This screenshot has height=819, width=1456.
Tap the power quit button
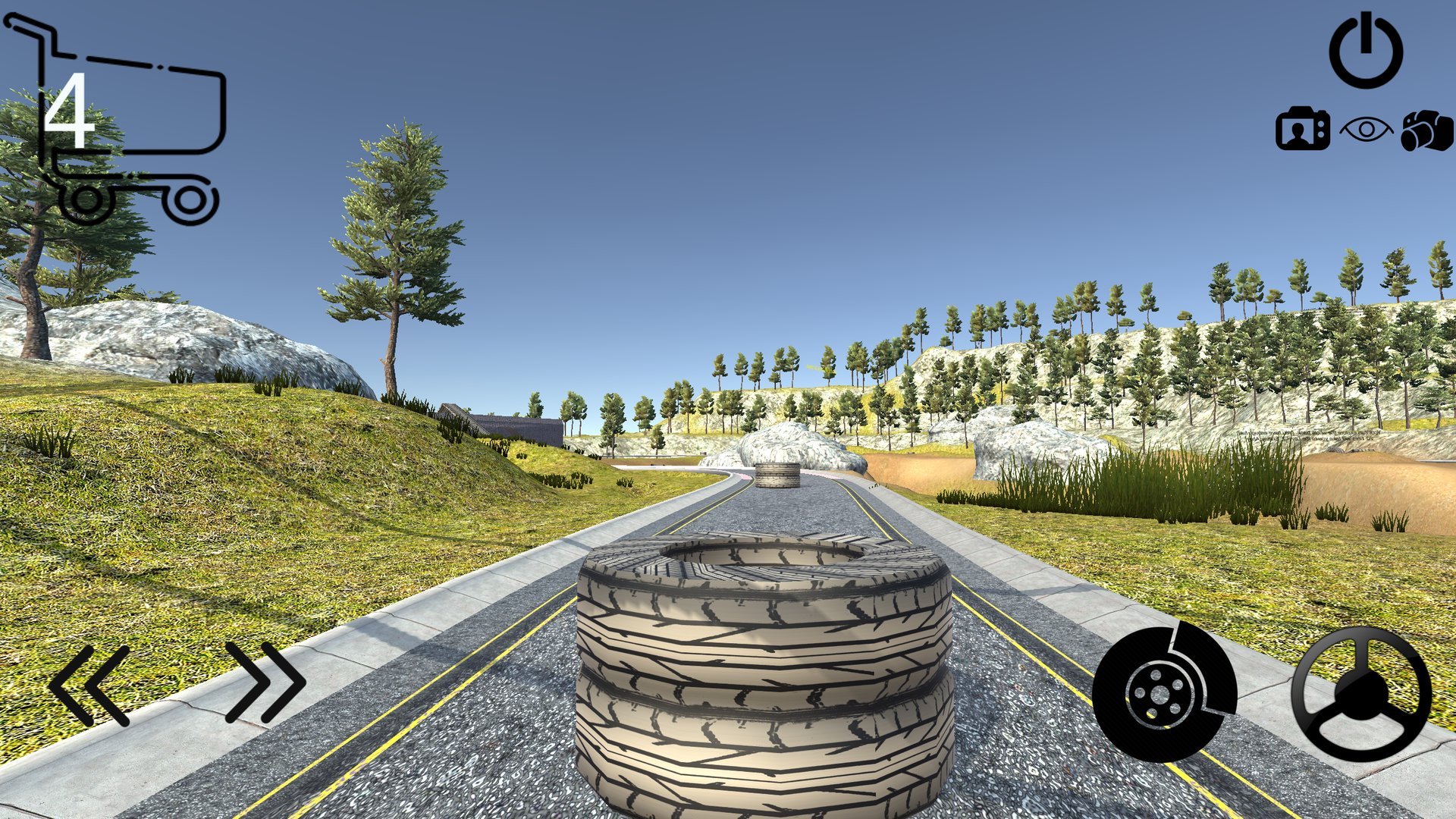[1366, 52]
